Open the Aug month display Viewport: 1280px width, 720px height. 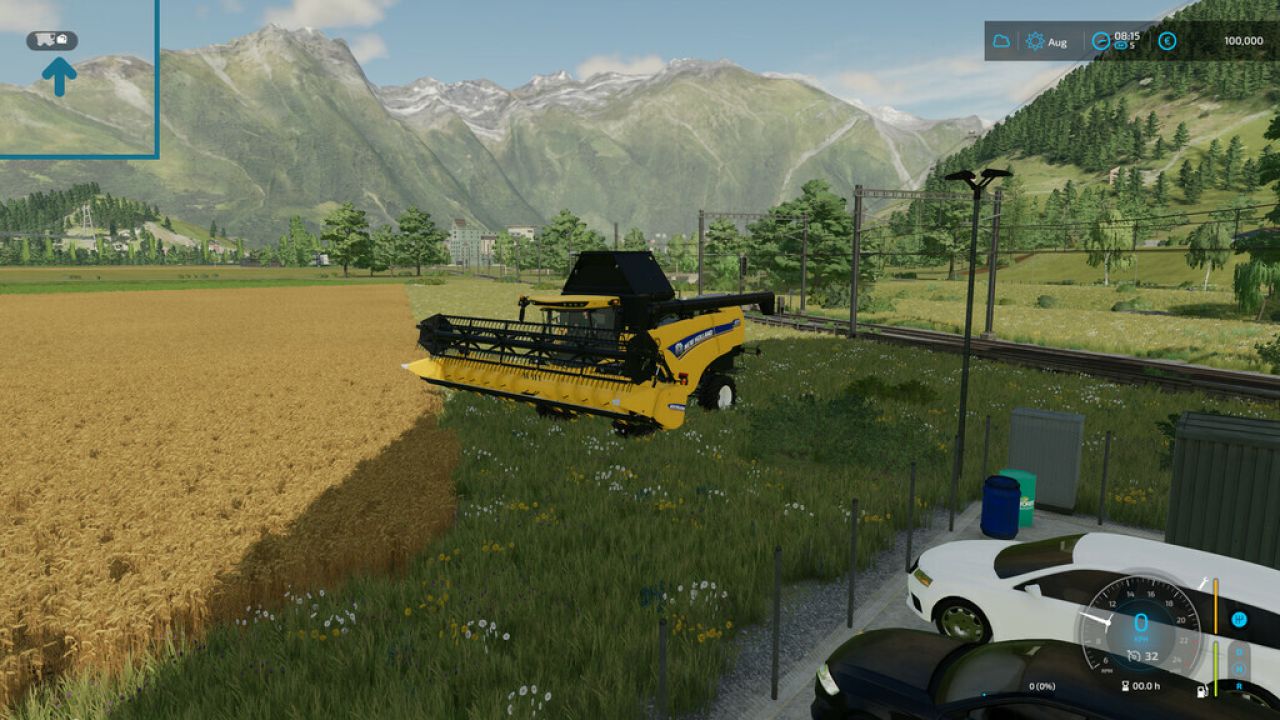(1058, 42)
